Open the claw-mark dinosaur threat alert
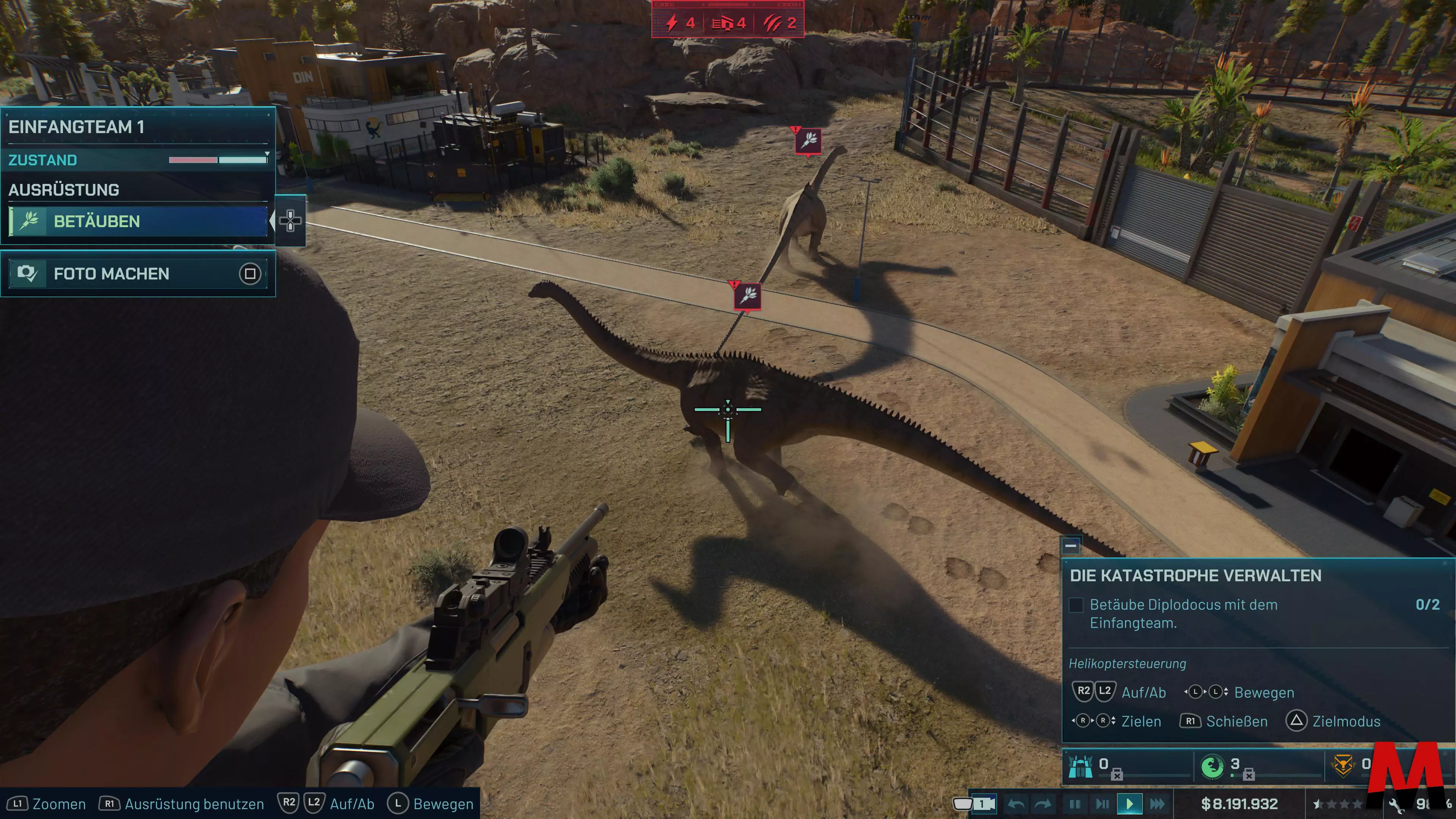Viewport: 1456px width, 819px height. 780,23
